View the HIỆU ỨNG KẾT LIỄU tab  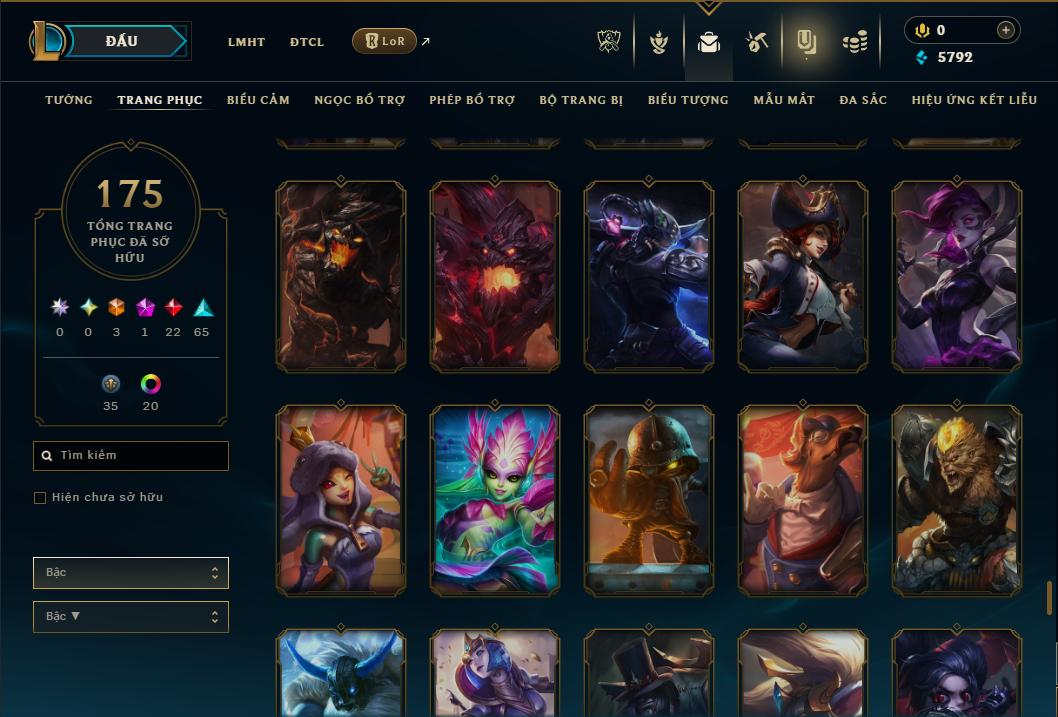(x=974, y=100)
